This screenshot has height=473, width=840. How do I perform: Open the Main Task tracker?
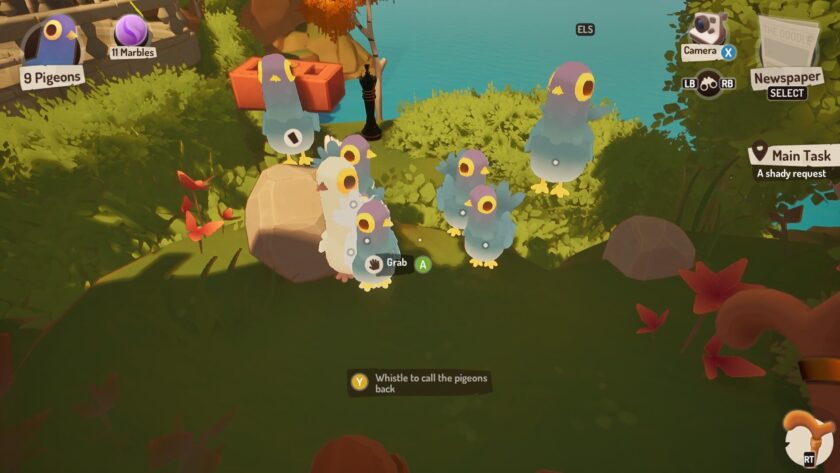(x=790, y=158)
